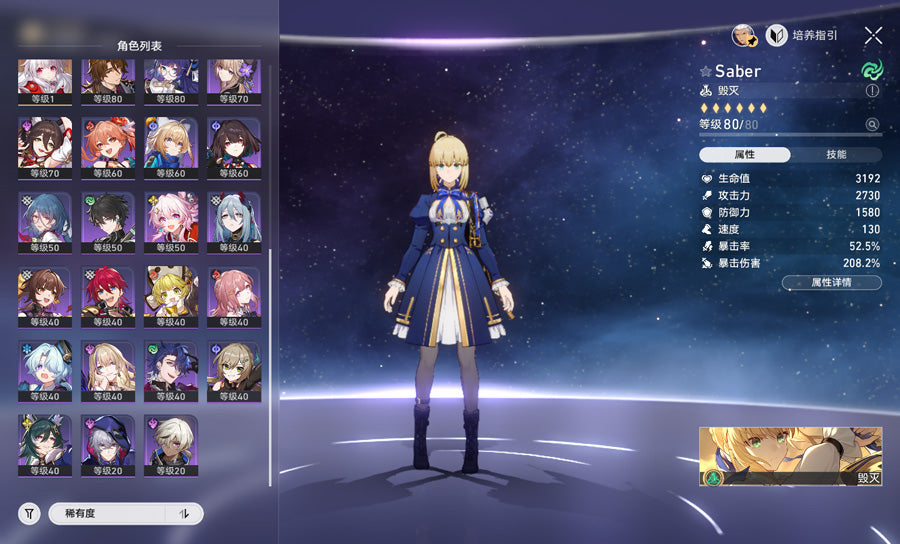Switch to the 技能 tab

(836, 155)
